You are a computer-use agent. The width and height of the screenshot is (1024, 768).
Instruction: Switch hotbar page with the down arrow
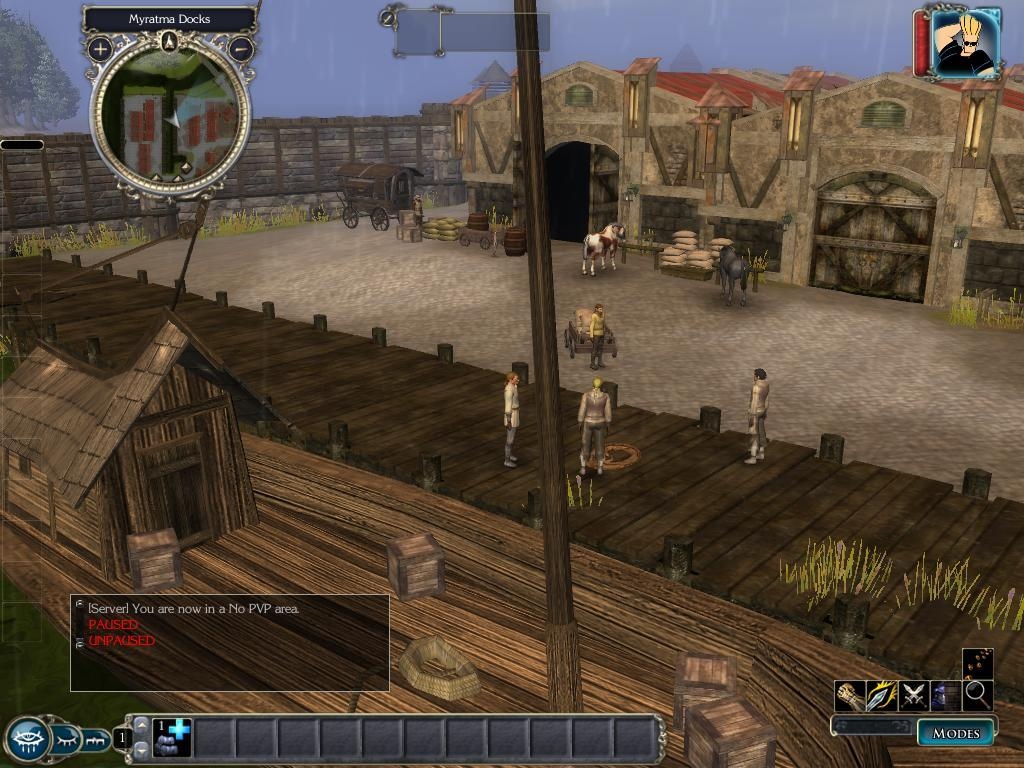(141, 749)
